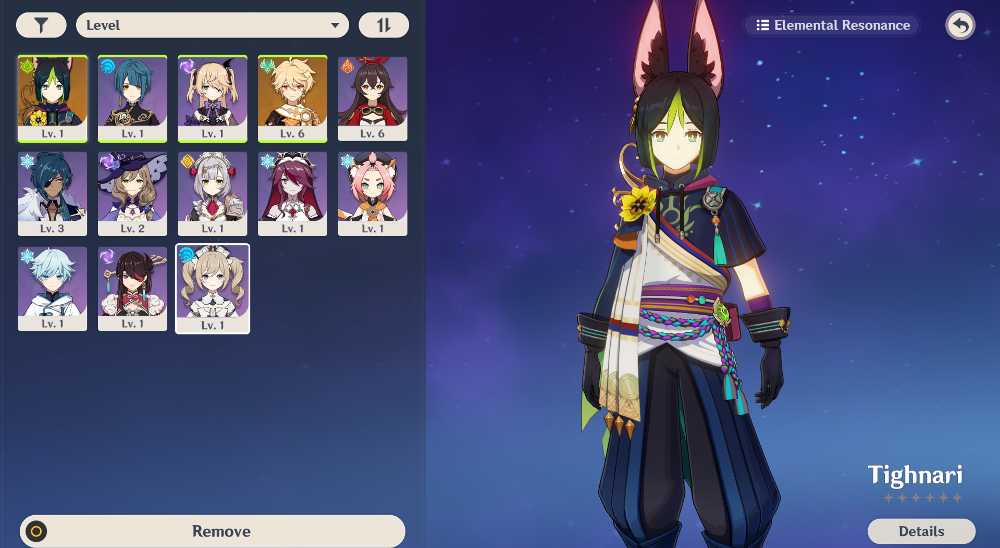Choose Chongyun's Cryo character card

(53, 288)
